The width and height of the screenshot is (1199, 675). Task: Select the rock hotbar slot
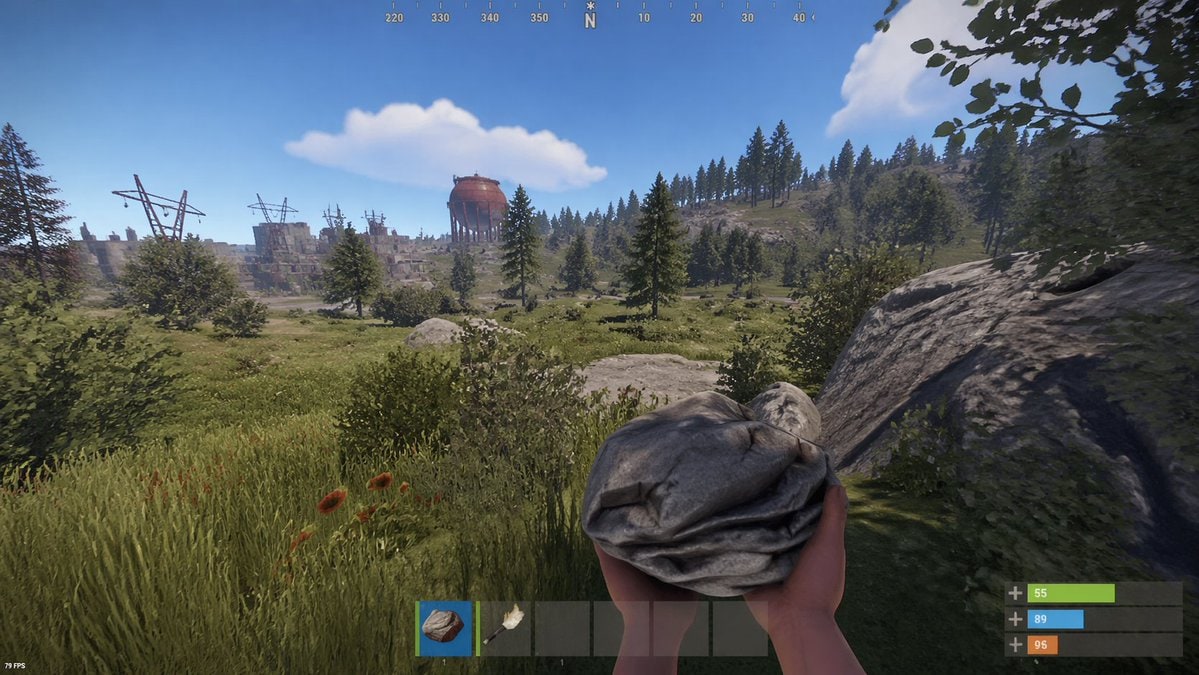444,627
